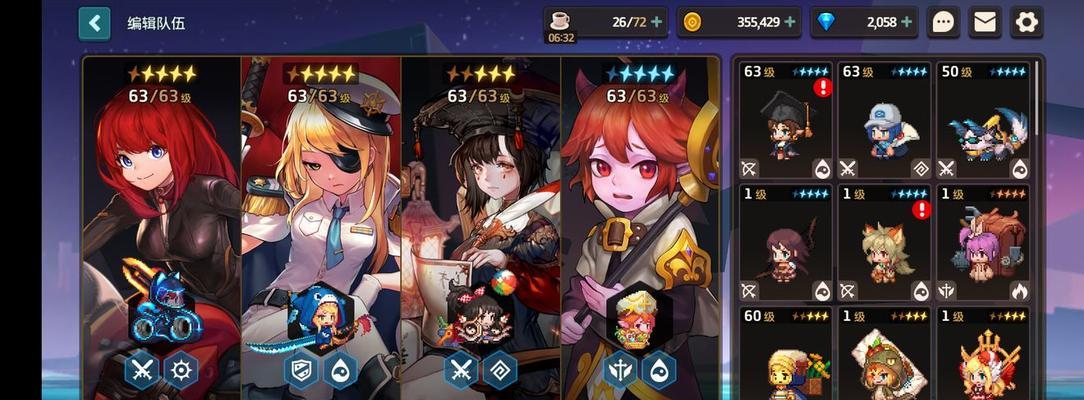Choose the white cap hero tile
This screenshot has width=1084, height=400.
[885, 121]
